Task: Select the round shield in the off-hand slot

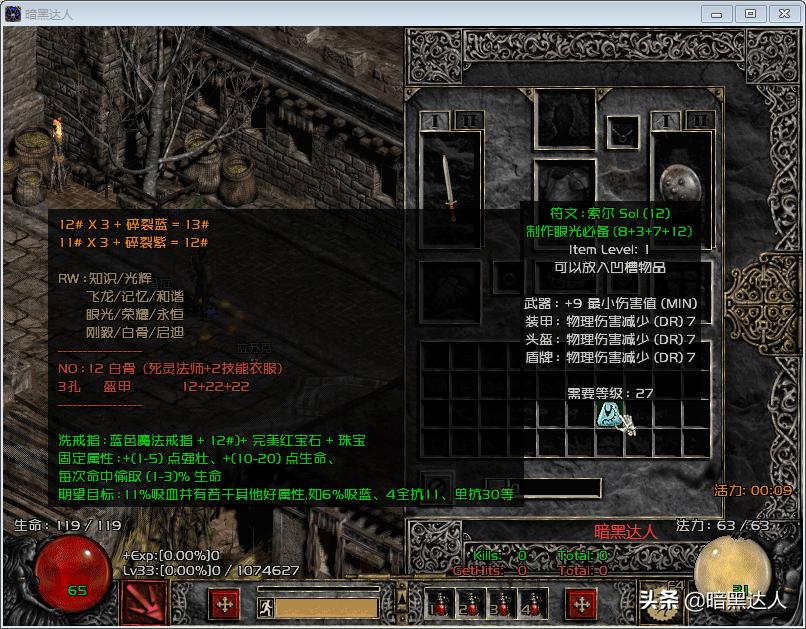Action: 681,186
